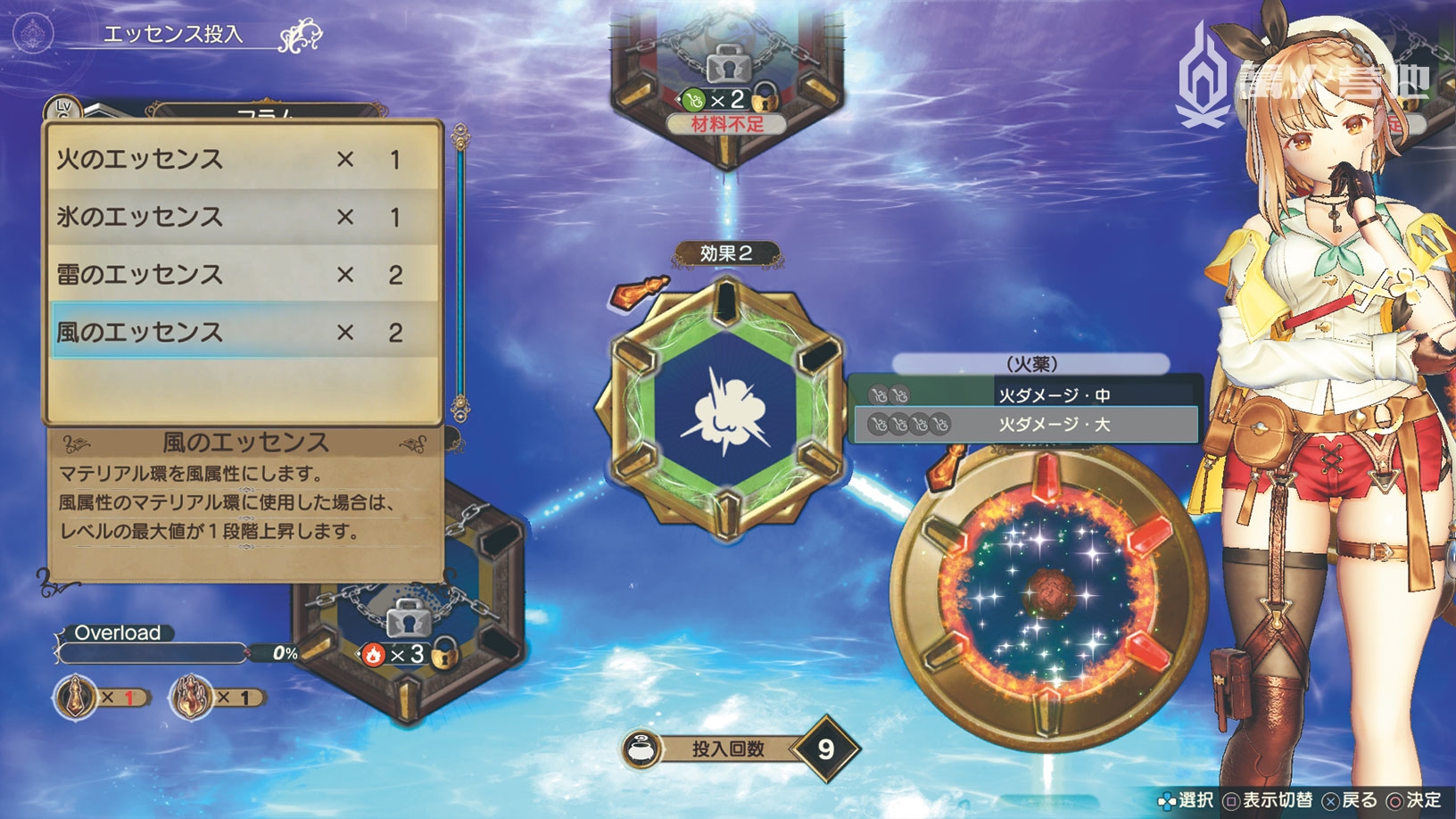Highlight the 火ダメージ・中 effect row
Screen dimensions: 1456x819
tap(1024, 394)
